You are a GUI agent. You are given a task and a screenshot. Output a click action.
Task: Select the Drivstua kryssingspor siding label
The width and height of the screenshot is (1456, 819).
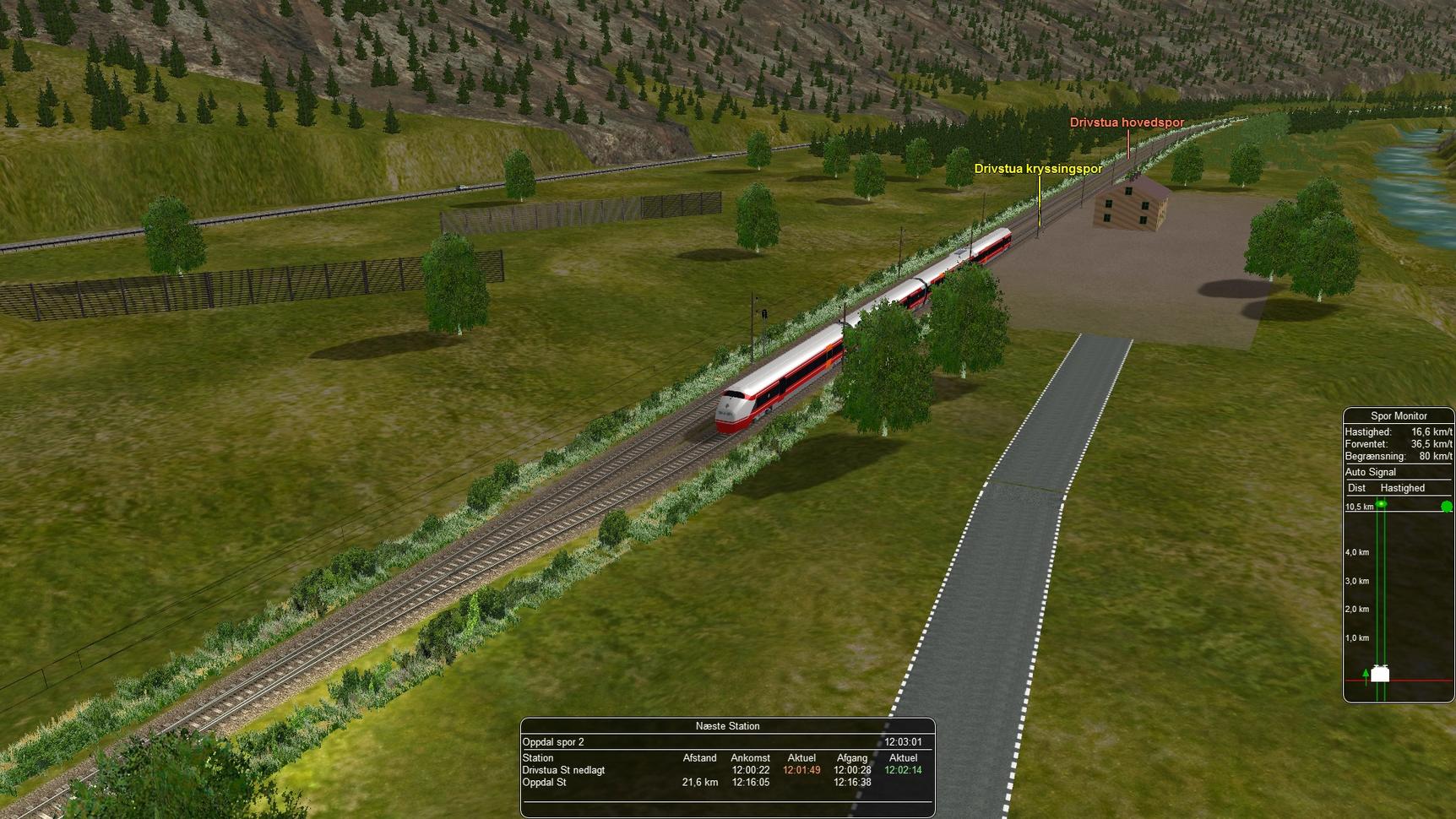coord(1038,169)
